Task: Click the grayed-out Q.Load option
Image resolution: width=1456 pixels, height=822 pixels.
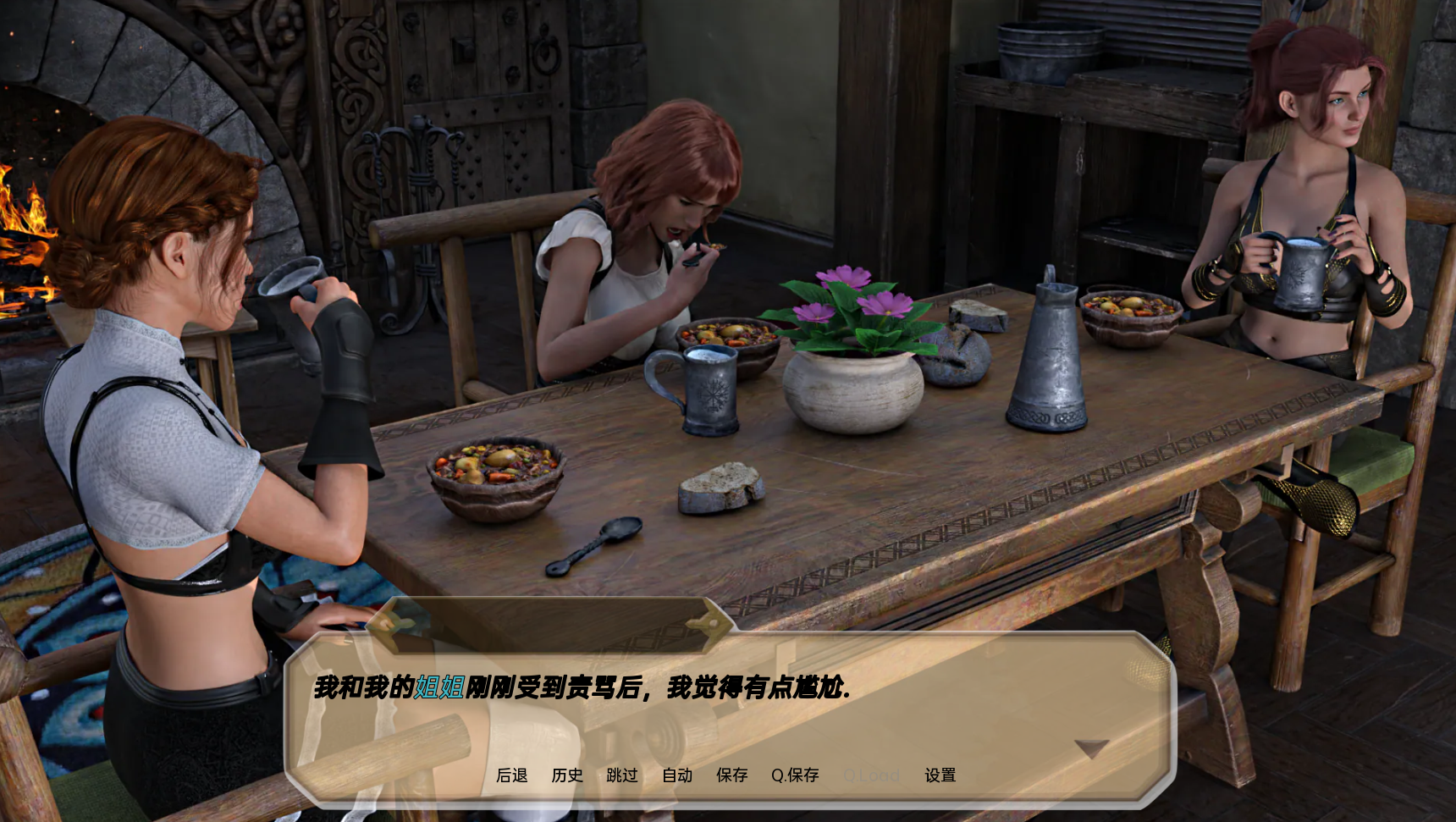Action: [872, 775]
